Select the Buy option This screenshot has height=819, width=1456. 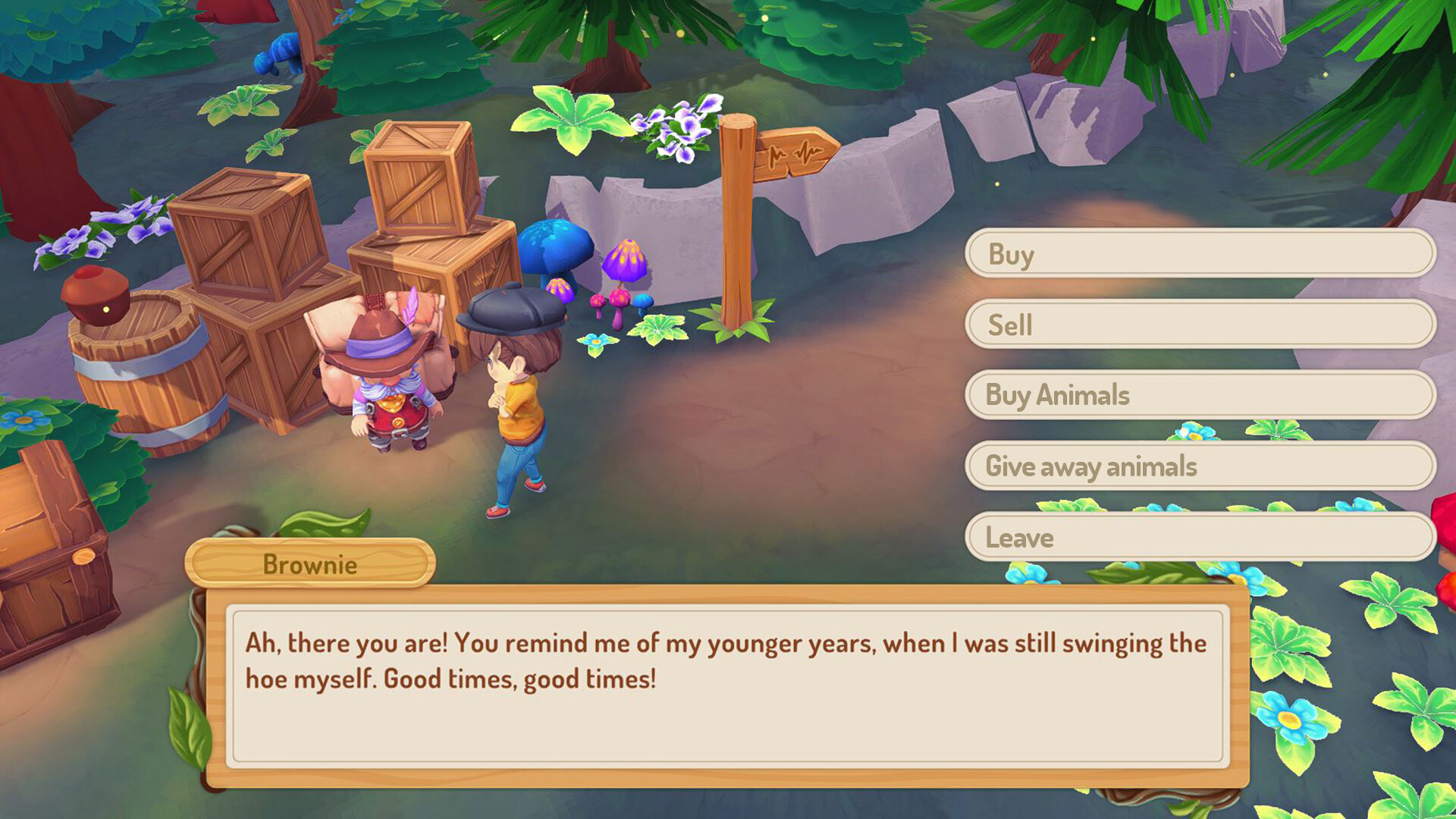coord(1198,254)
